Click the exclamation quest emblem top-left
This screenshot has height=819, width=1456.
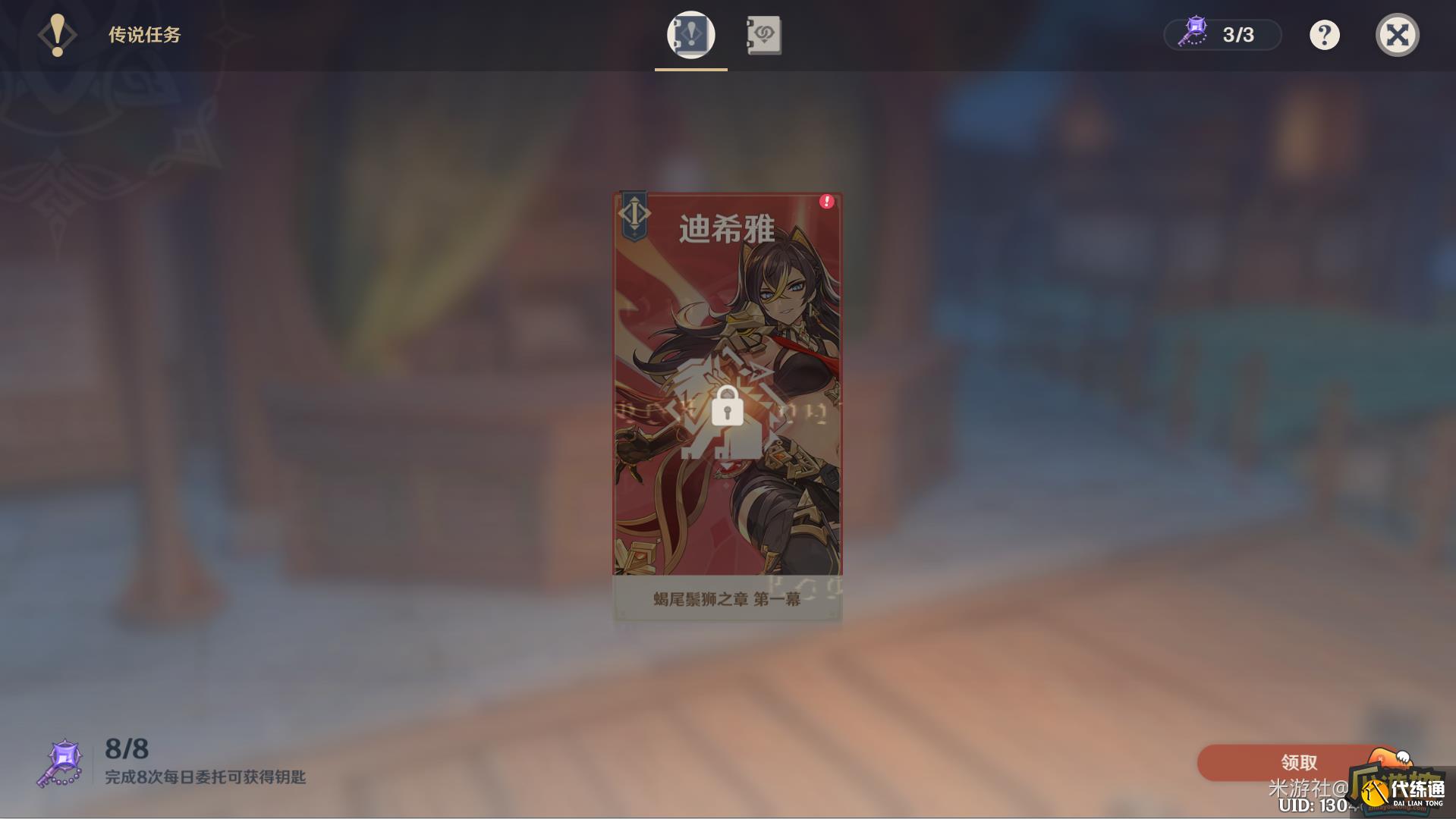pos(56,34)
